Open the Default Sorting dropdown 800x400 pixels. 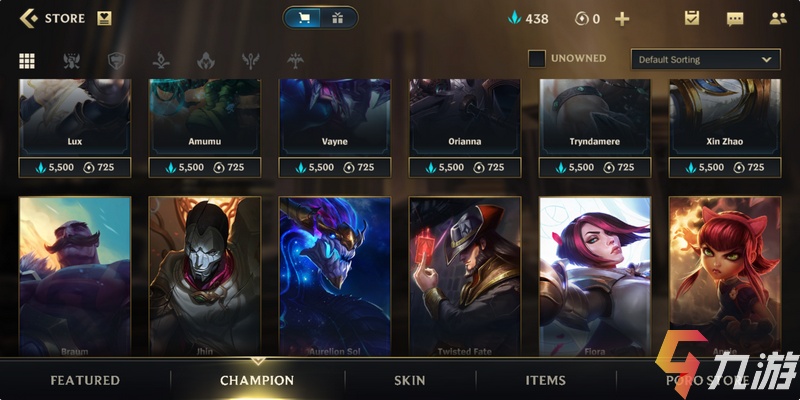pos(705,59)
